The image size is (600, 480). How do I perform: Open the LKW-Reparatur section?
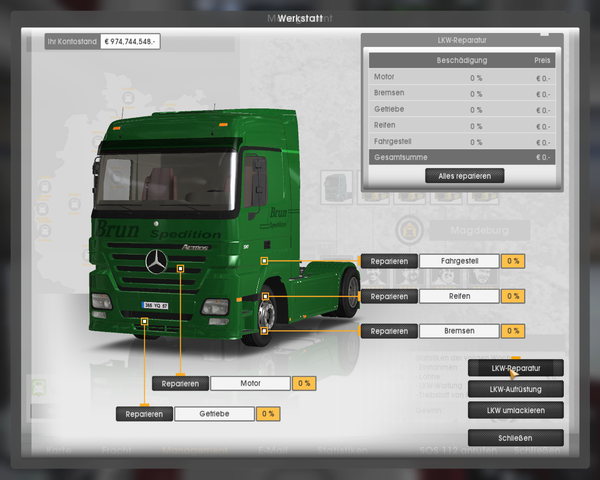coord(515,368)
